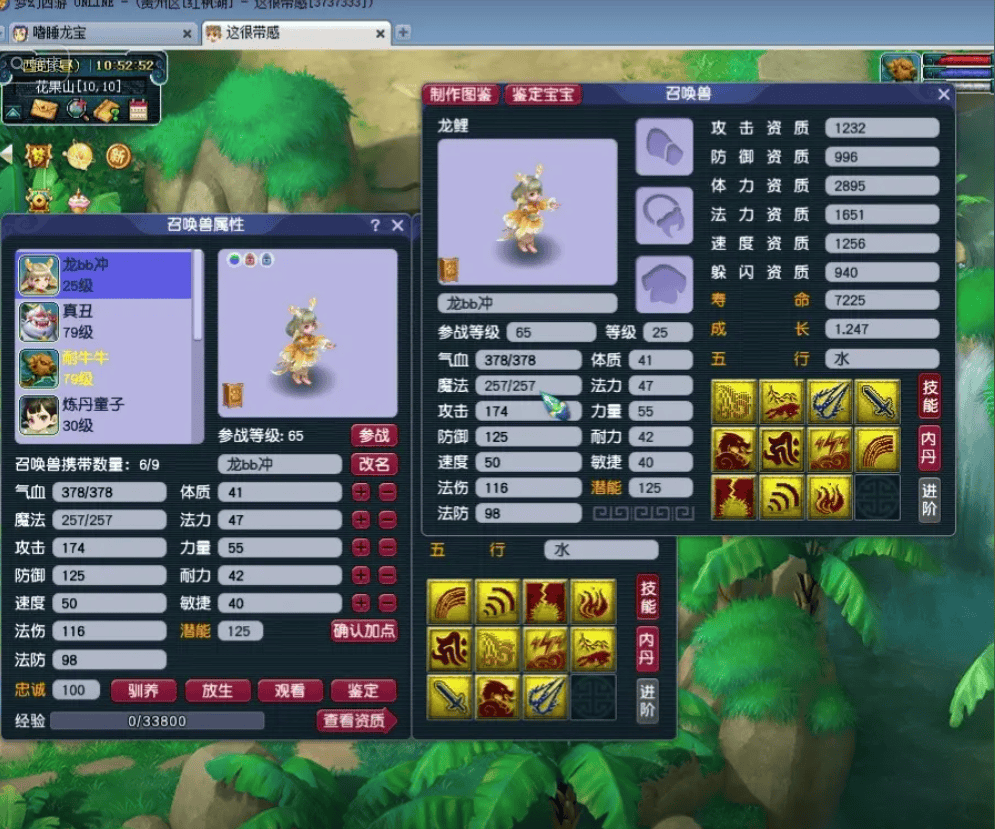Image resolution: width=995 pixels, height=829 pixels.
Task: Open the help question mark on 召唤兽属性
Action: point(375,226)
